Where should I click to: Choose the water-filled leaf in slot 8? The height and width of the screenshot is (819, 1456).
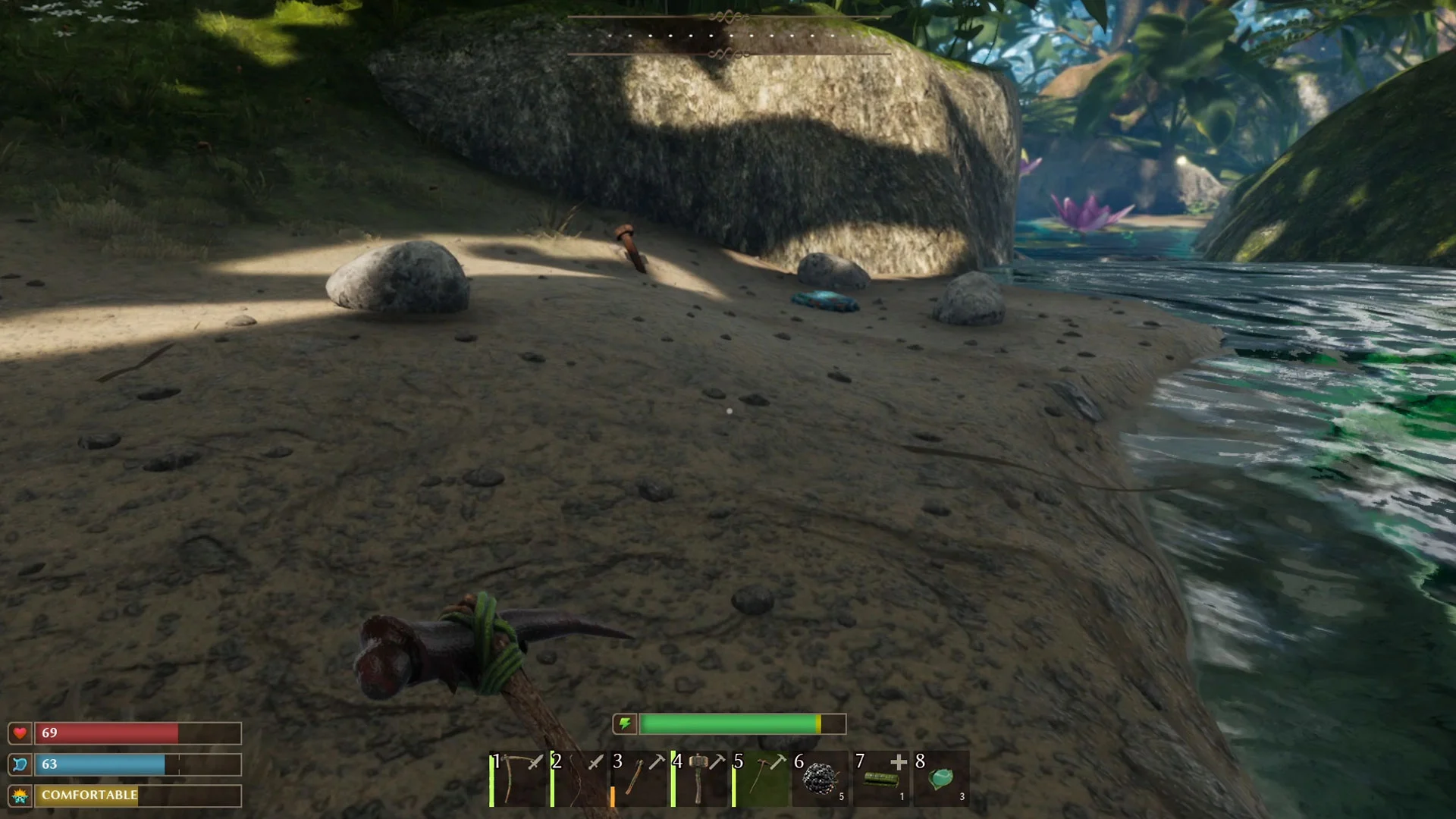pyautogui.click(x=941, y=779)
